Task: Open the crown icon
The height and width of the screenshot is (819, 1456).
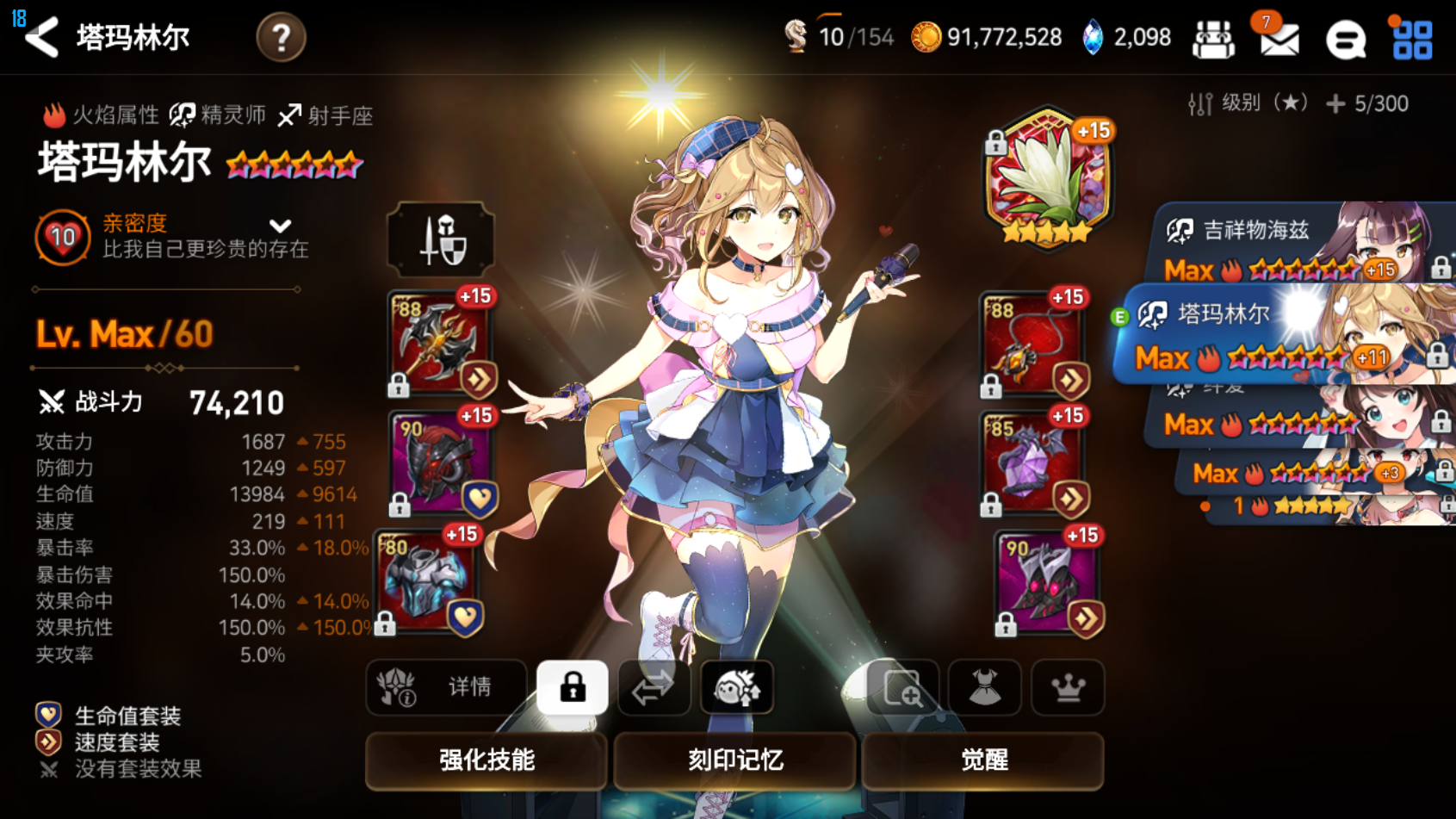Action: point(1068,687)
